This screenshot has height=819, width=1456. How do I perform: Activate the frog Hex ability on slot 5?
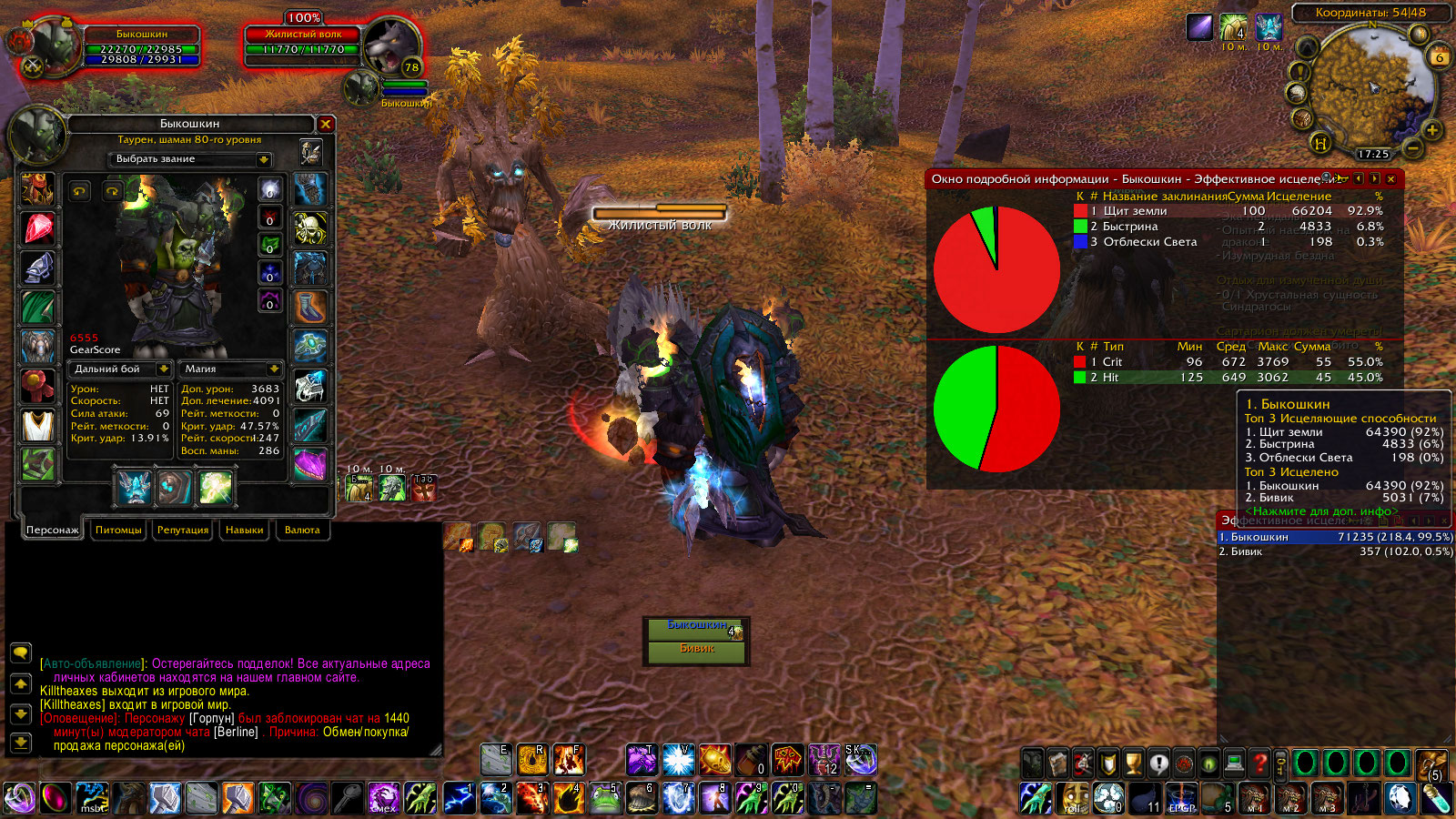pyautogui.click(x=605, y=798)
